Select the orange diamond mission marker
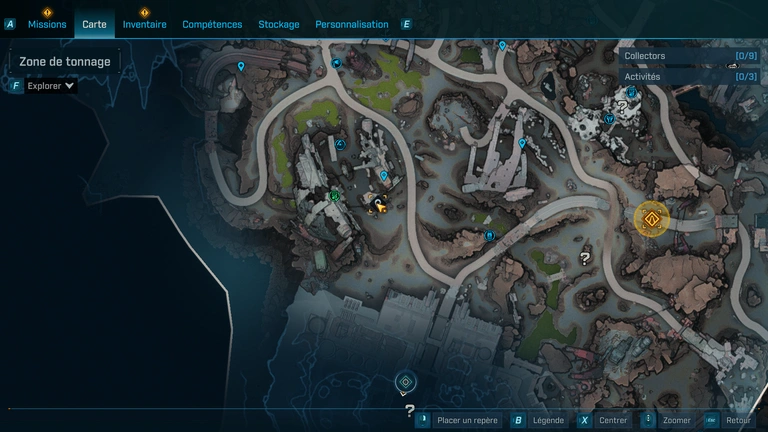768x432 pixels. point(652,219)
